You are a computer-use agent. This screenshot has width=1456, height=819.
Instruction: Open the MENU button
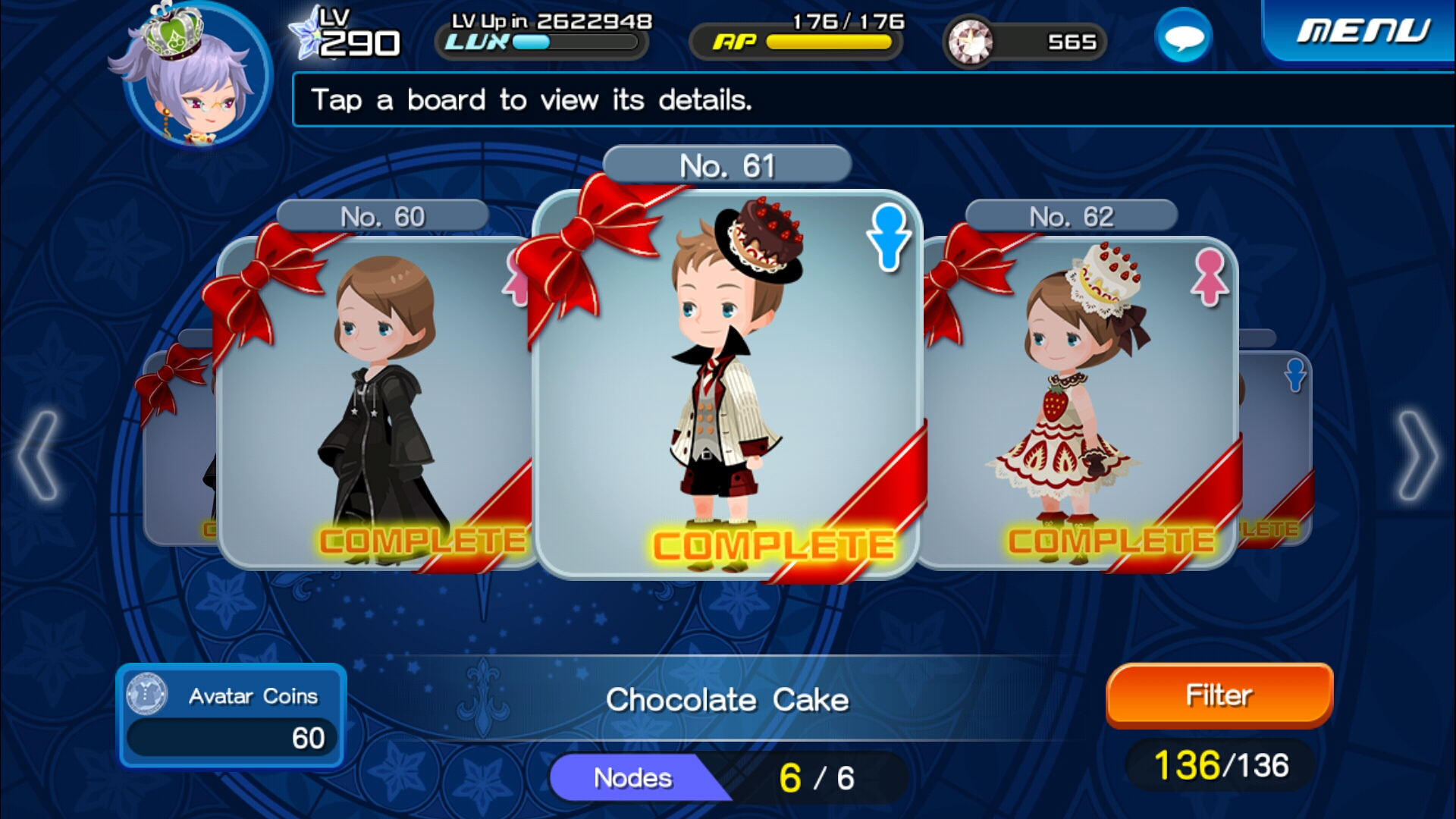(1363, 32)
